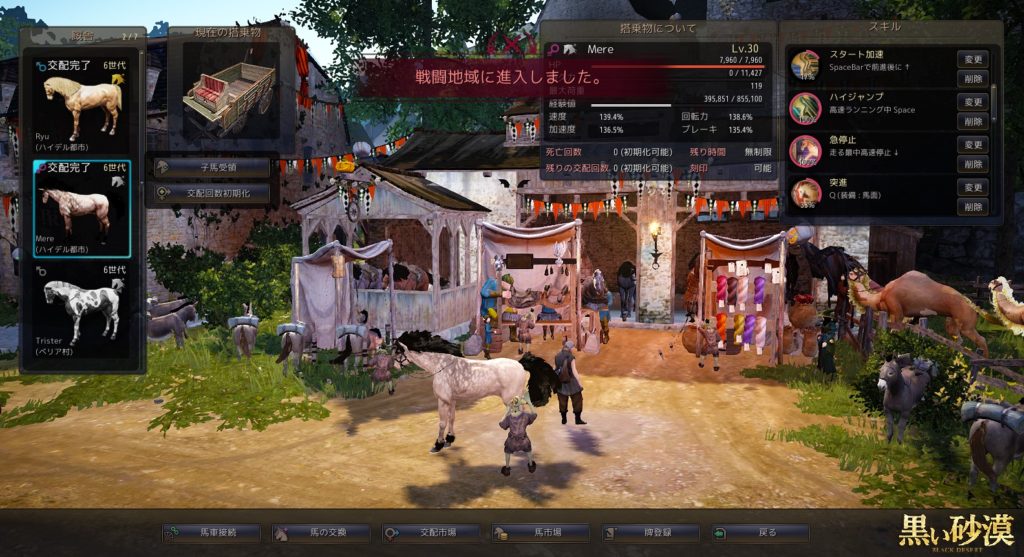Click the skill list scrollbar
Screen dimensions: 1024x557
(x=994, y=100)
